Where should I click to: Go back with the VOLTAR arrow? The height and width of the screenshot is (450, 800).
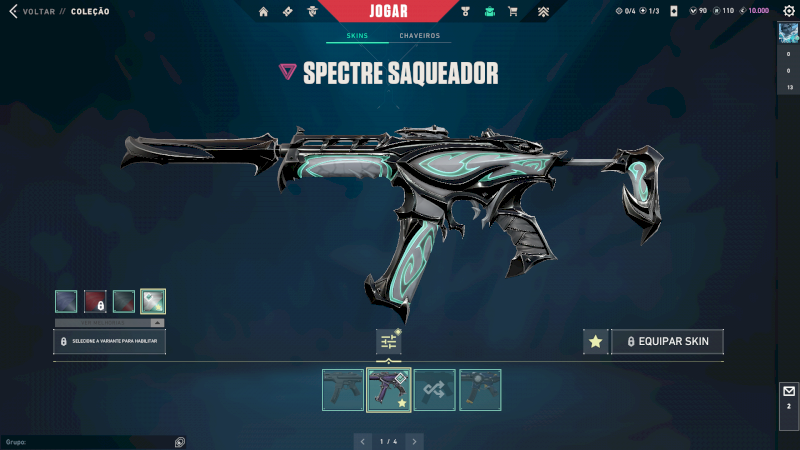click(14, 11)
